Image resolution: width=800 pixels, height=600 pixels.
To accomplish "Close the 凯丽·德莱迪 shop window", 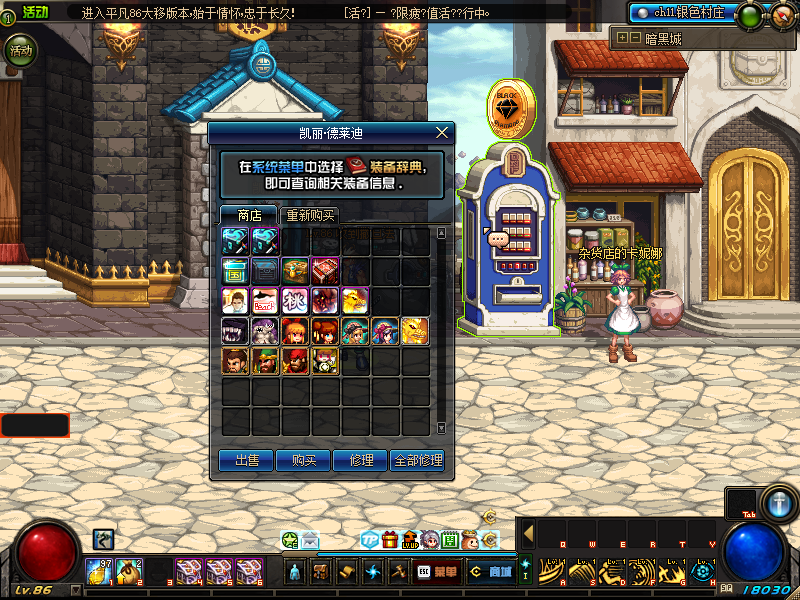I will [442, 132].
